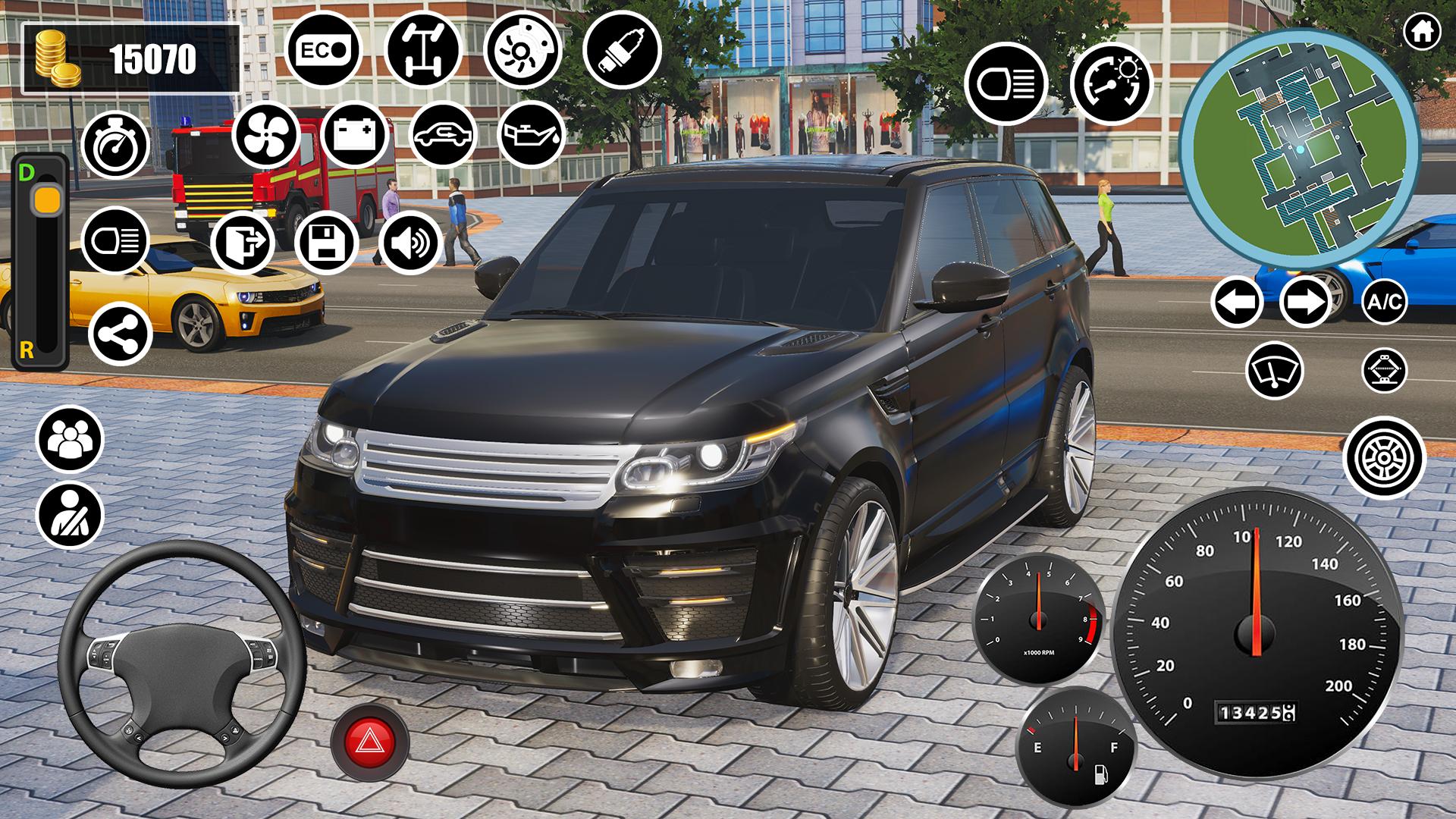Viewport: 1456px width, 819px height.
Task: Click the steering wheel control
Action: tap(182, 652)
